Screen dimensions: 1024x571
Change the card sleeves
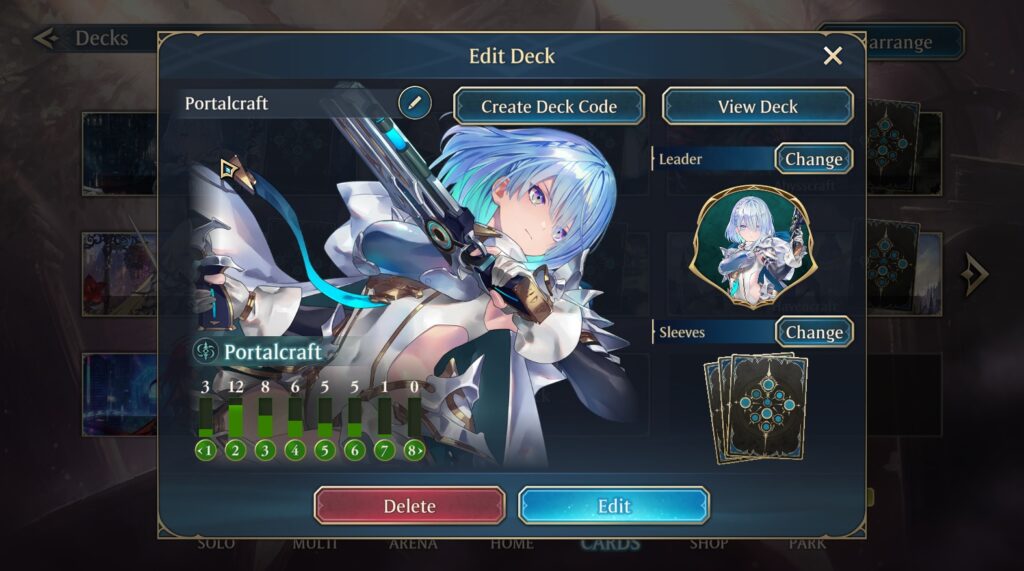click(813, 332)
